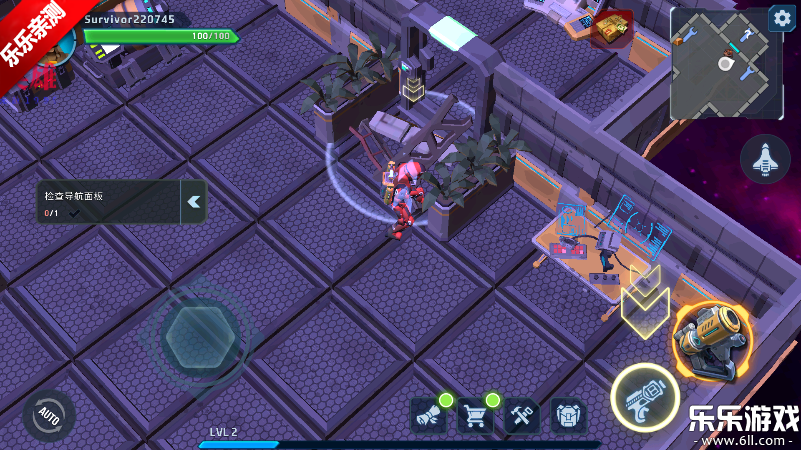
Task: Fire the blaster pistol attack button
Action: [x=645, y=398]
